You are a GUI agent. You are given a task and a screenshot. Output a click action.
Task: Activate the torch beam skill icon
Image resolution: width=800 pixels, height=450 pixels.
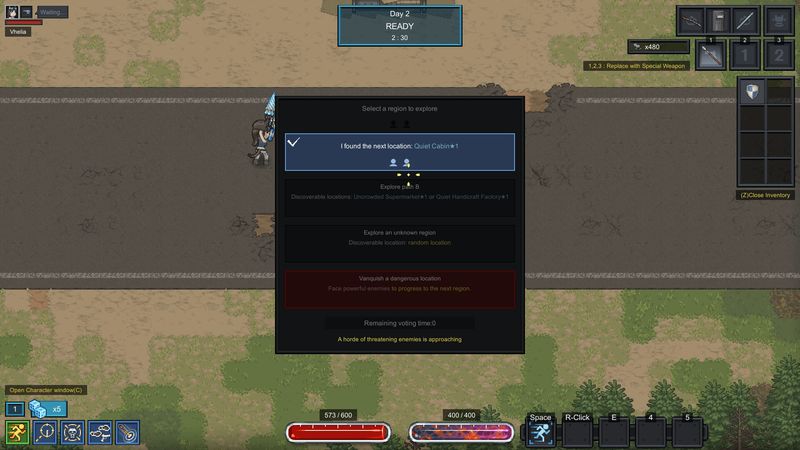[127, 432]
